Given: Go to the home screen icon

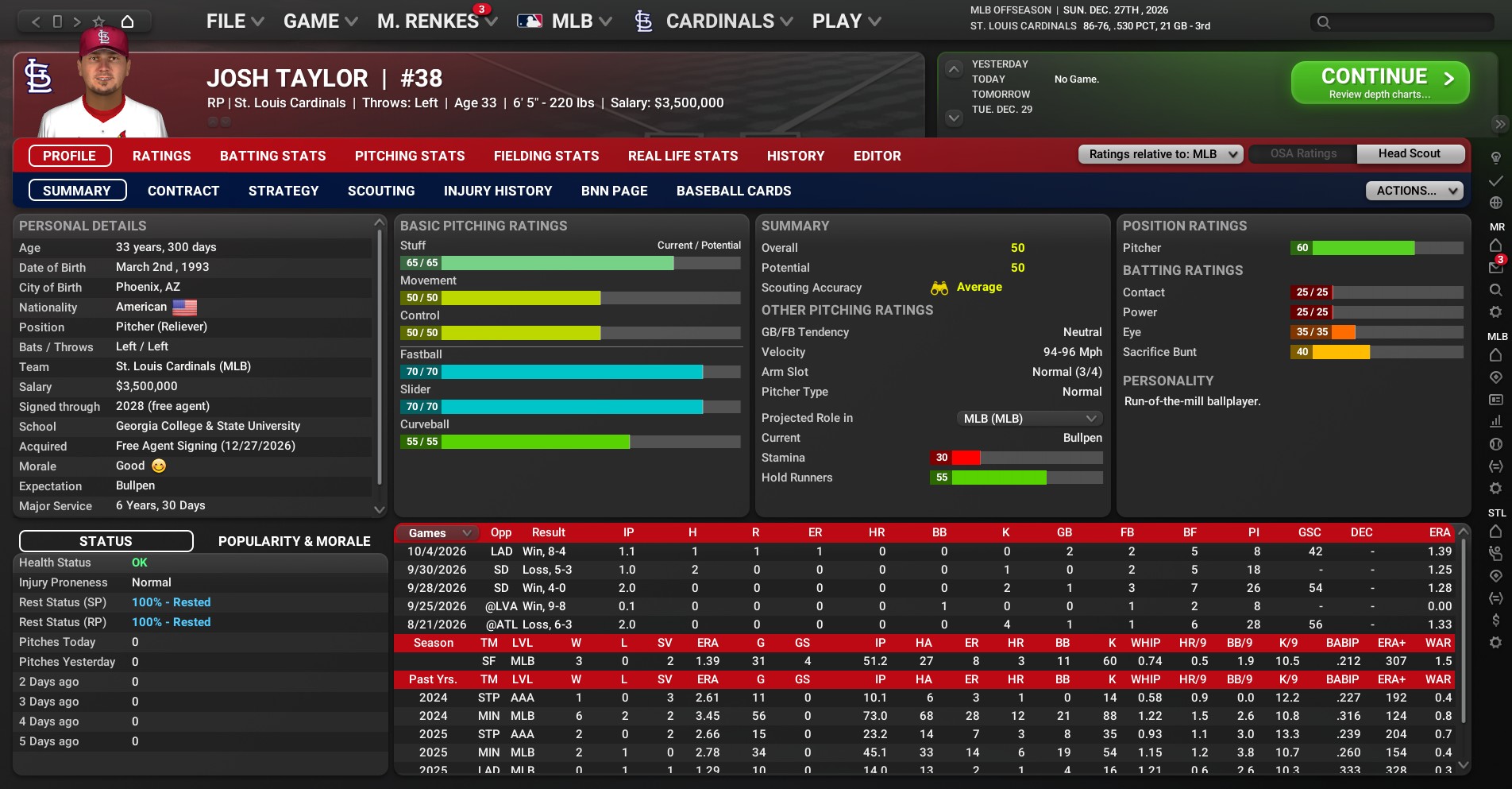Looking at the screenshot, I should 127,21.
